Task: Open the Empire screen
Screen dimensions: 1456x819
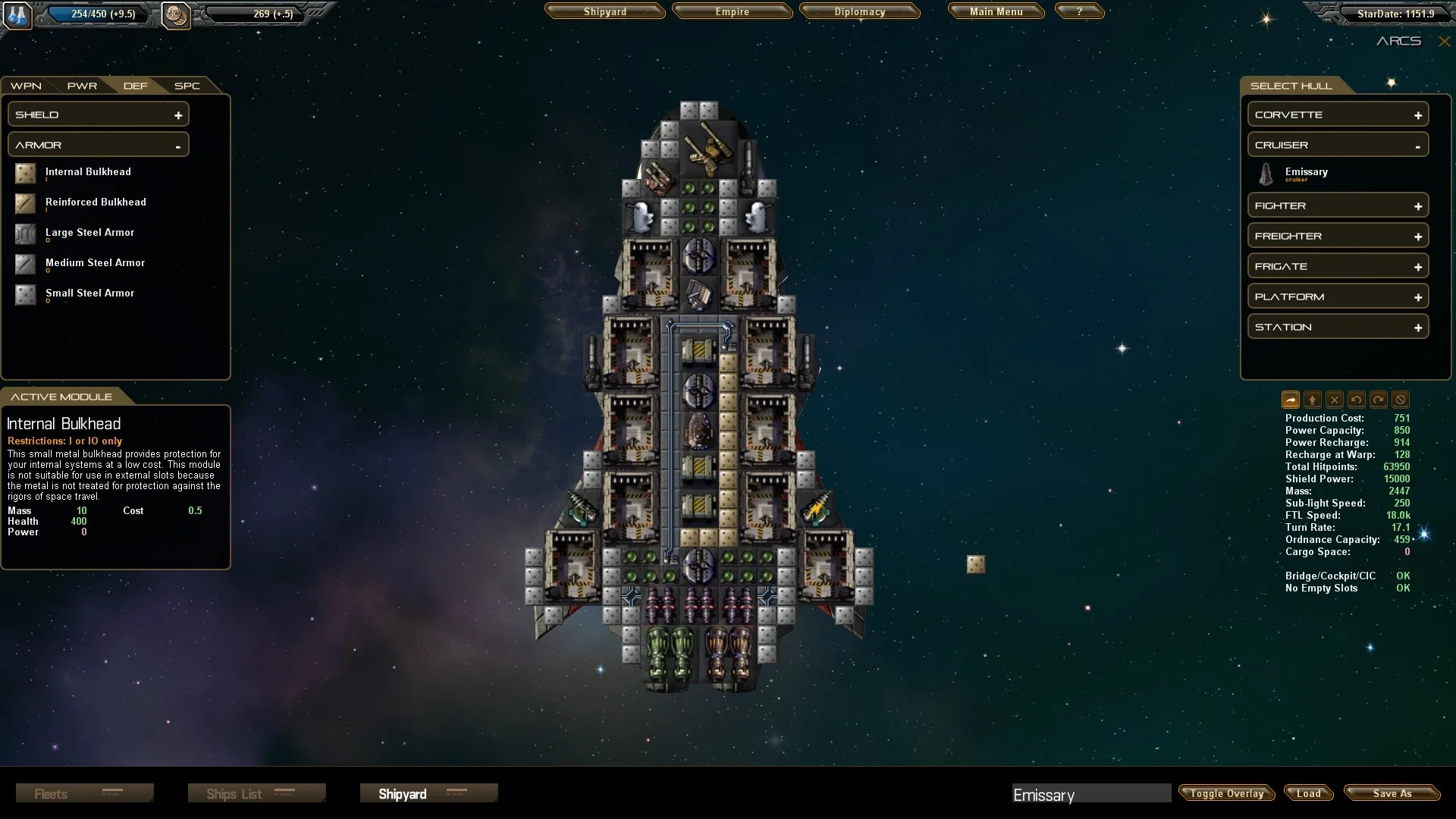Action: coord(732,12)
